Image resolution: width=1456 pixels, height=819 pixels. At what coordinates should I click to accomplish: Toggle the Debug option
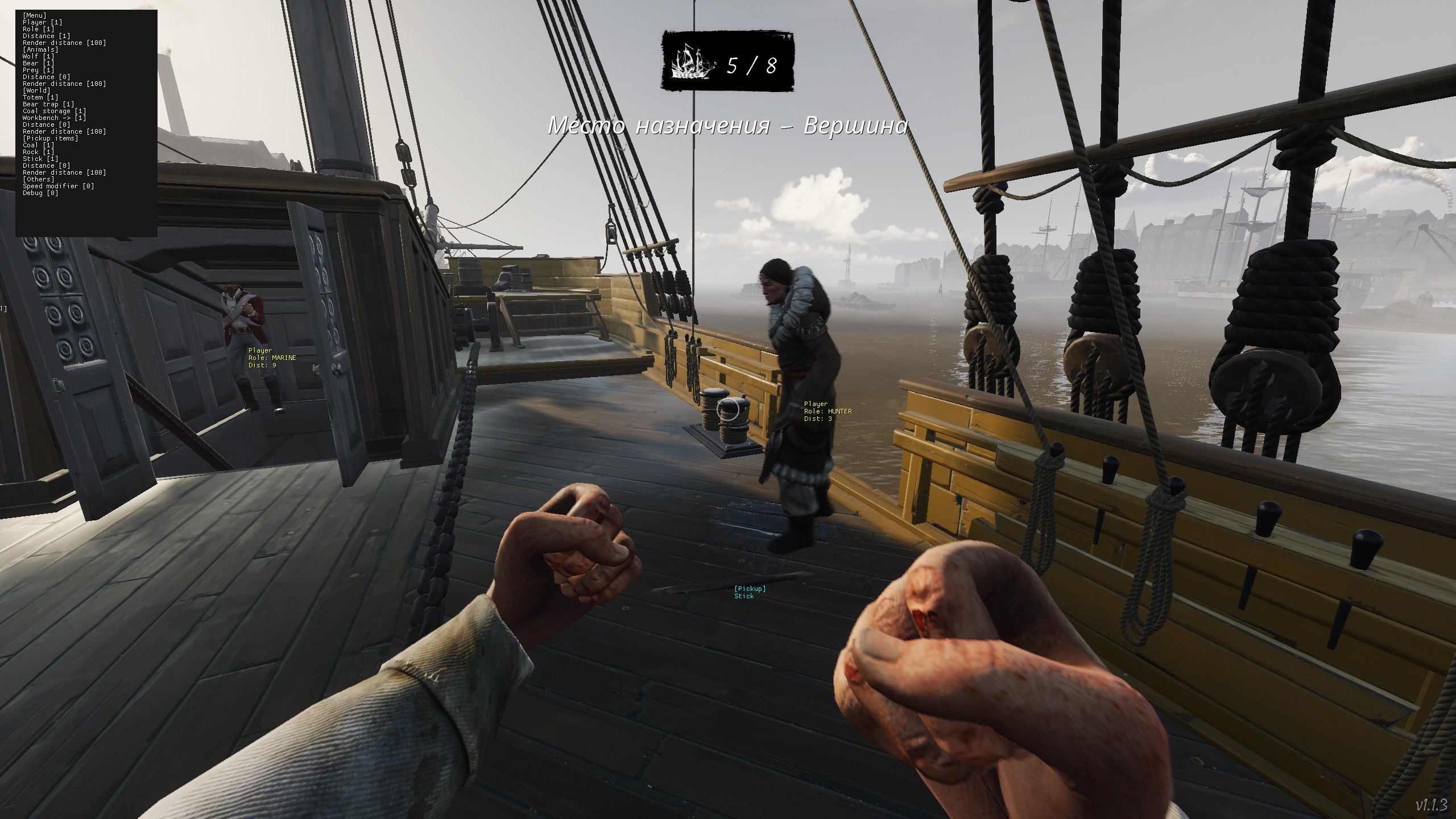tap(40, 193)
